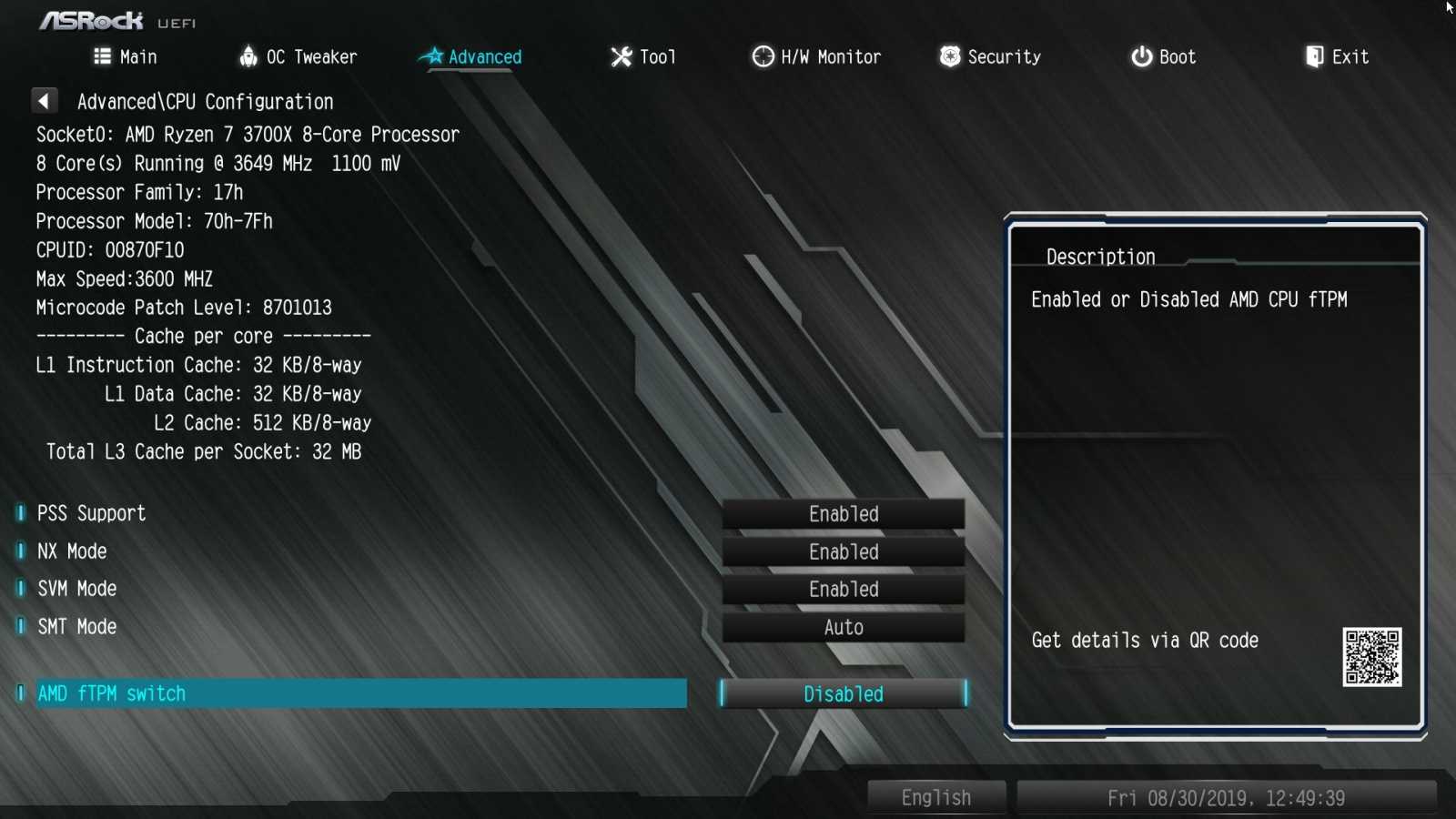
Task: Change the PSS Support Enabled value
Action: pos(843,514)
